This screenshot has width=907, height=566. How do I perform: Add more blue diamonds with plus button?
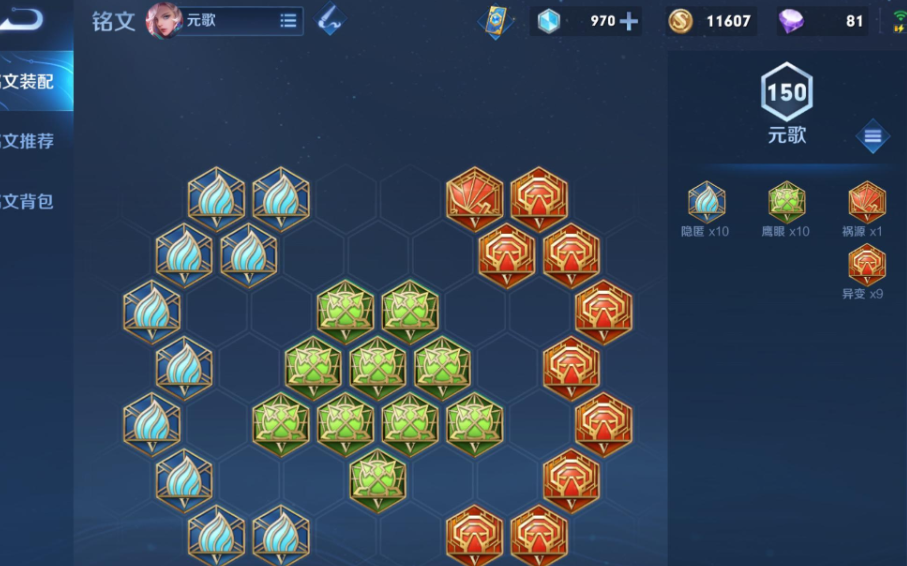pyautogui.click(x=629, y=21)
